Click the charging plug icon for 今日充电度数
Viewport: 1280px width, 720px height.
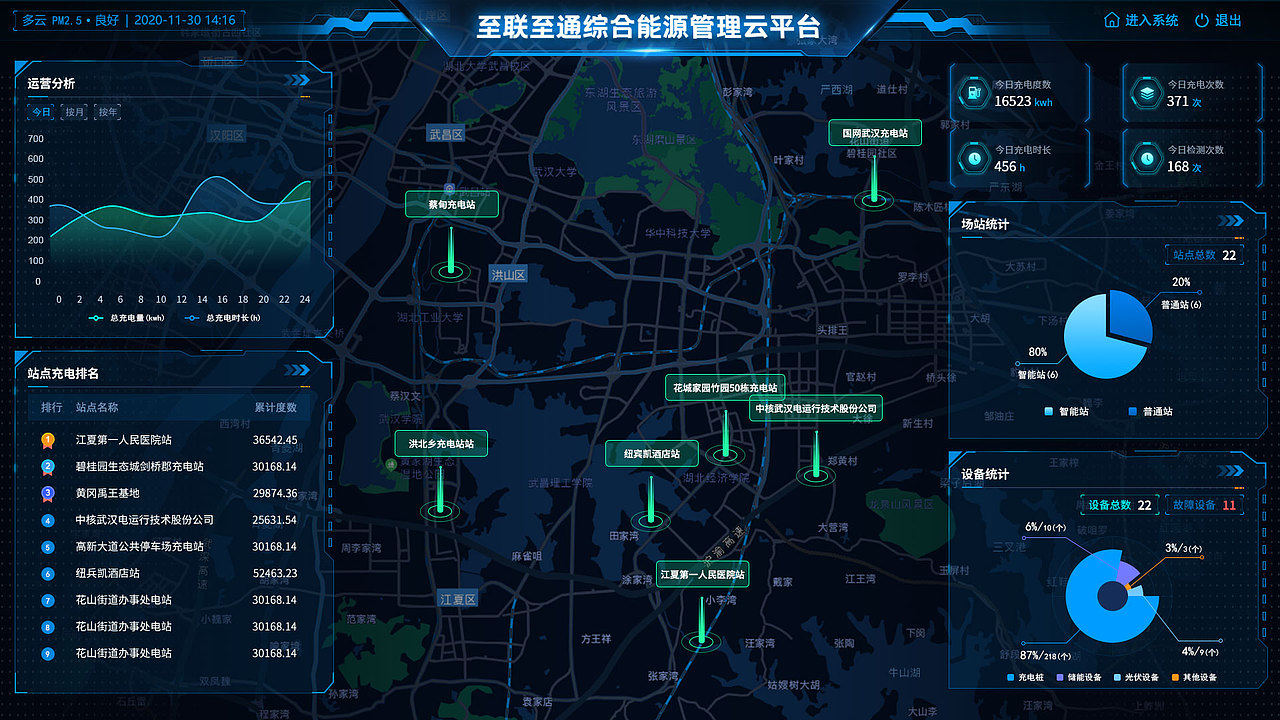pos(973,92)
